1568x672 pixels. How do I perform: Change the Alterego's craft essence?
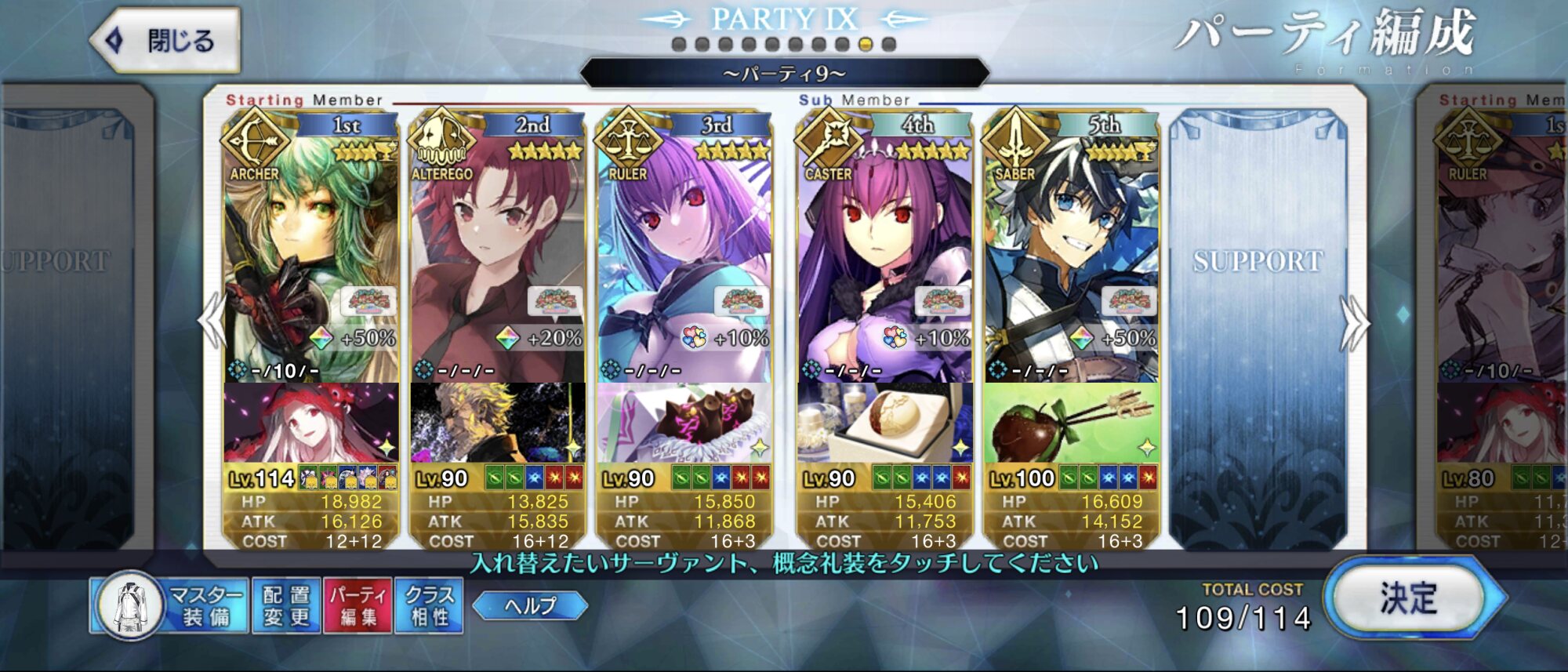tap(497, 423)
